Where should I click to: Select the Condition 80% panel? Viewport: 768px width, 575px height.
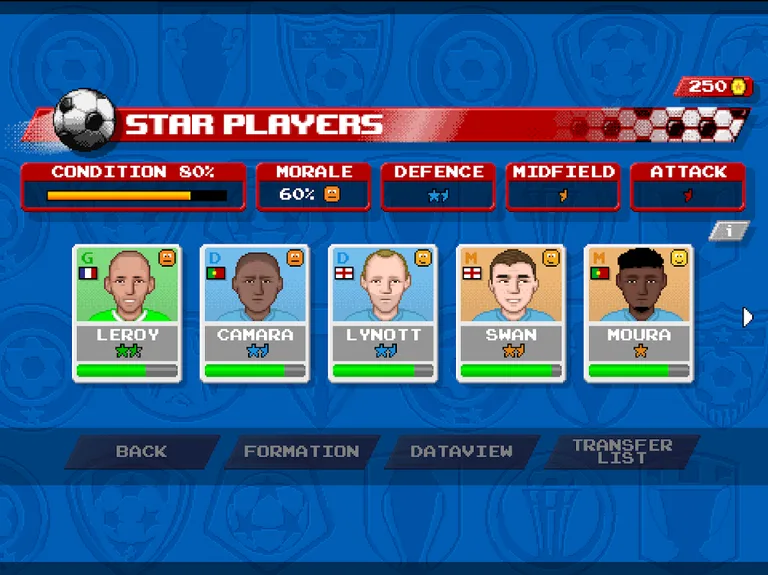pos(133,186)
